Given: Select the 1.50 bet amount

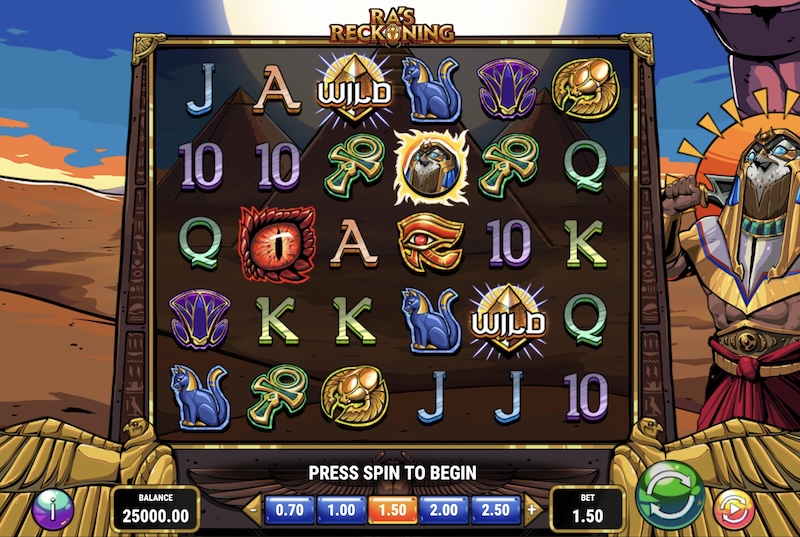Looking at the screenshot, I should (393, 509).
